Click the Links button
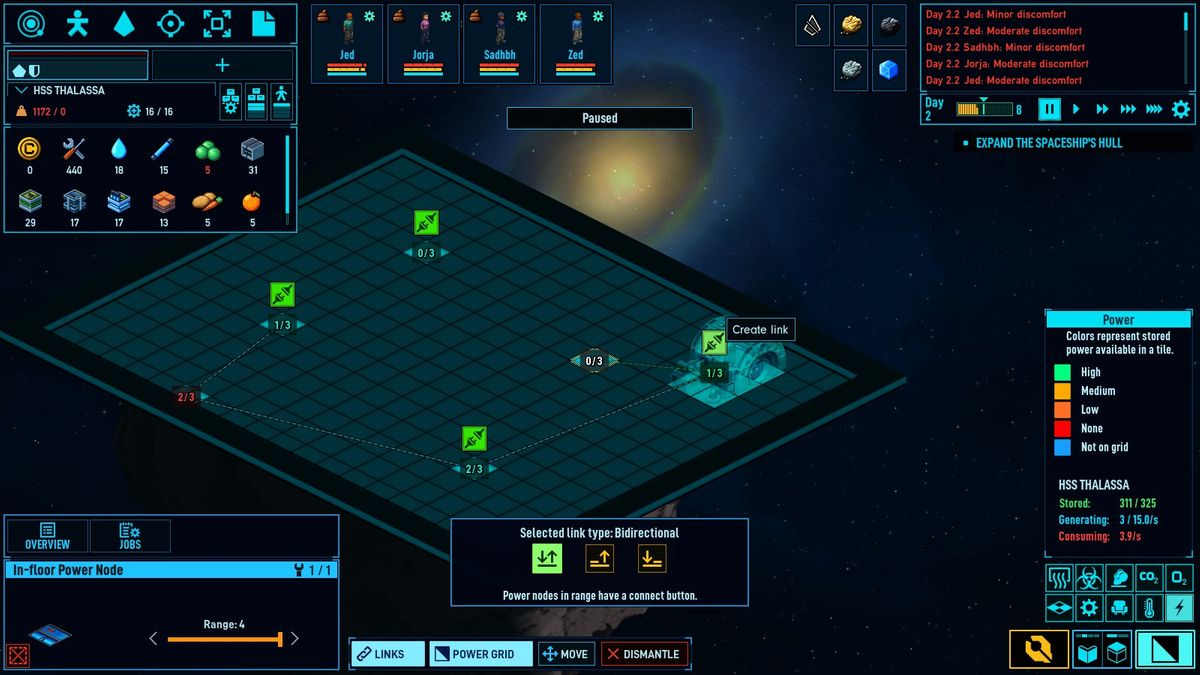 coord(387,654)
